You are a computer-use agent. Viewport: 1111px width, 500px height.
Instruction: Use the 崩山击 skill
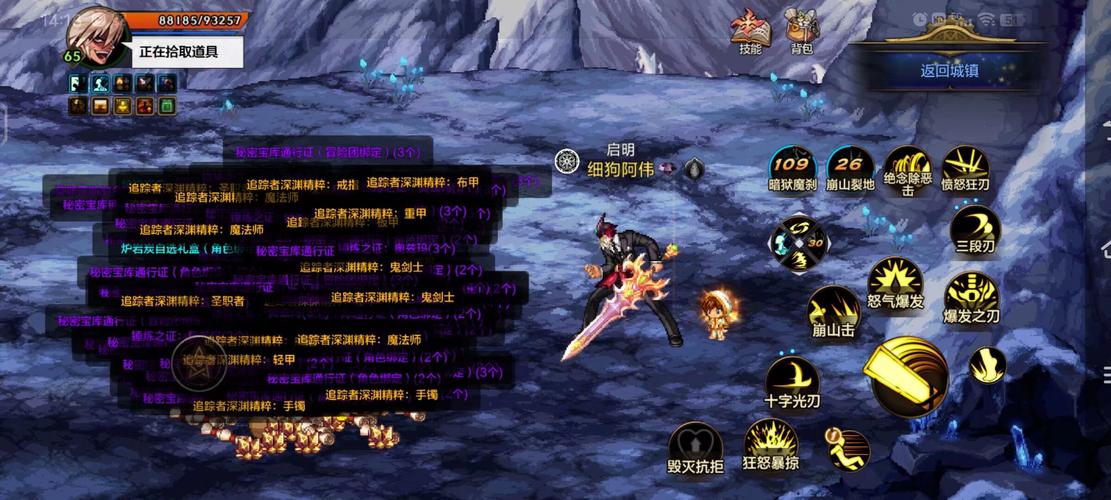(833, 308)
